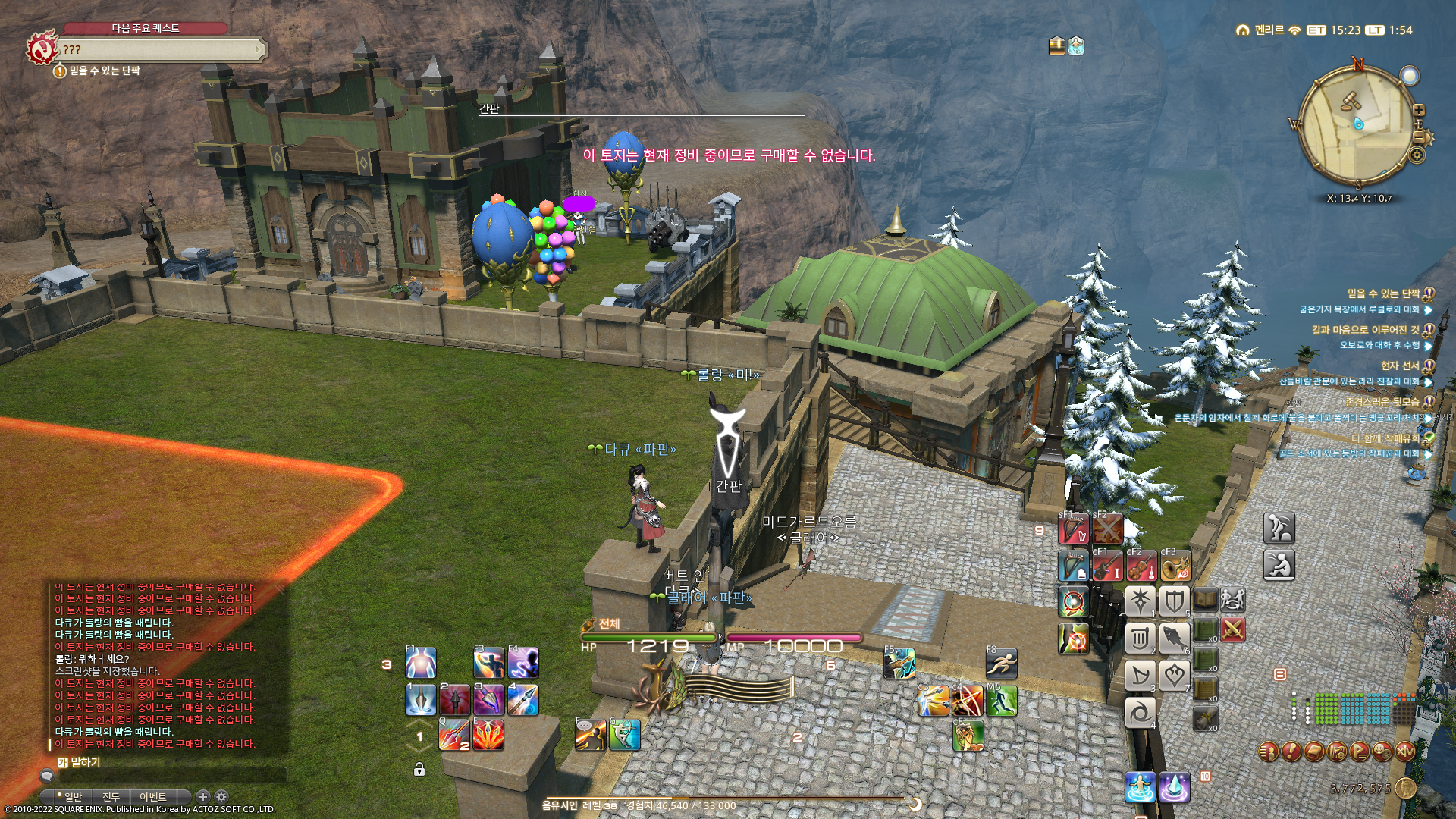Select the shield icon gear set button

point(1174,602)
